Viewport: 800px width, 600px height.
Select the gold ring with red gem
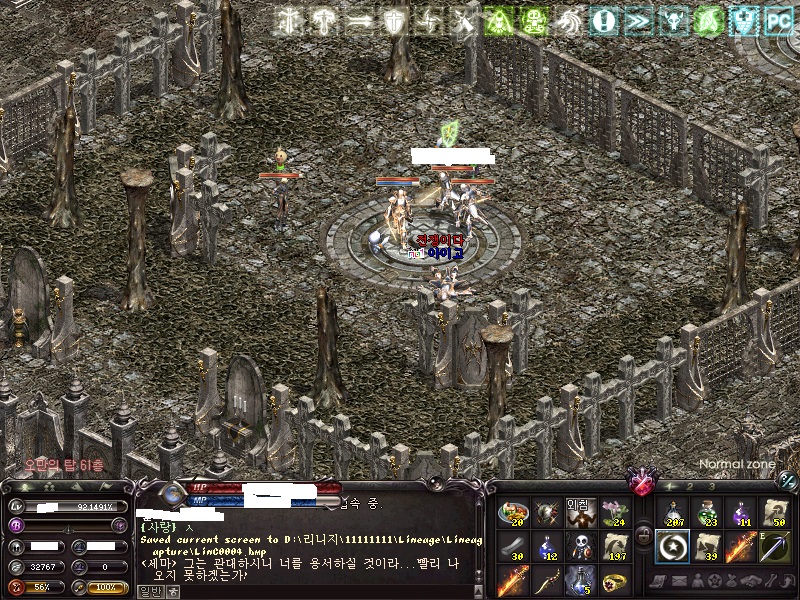[613, 580]
